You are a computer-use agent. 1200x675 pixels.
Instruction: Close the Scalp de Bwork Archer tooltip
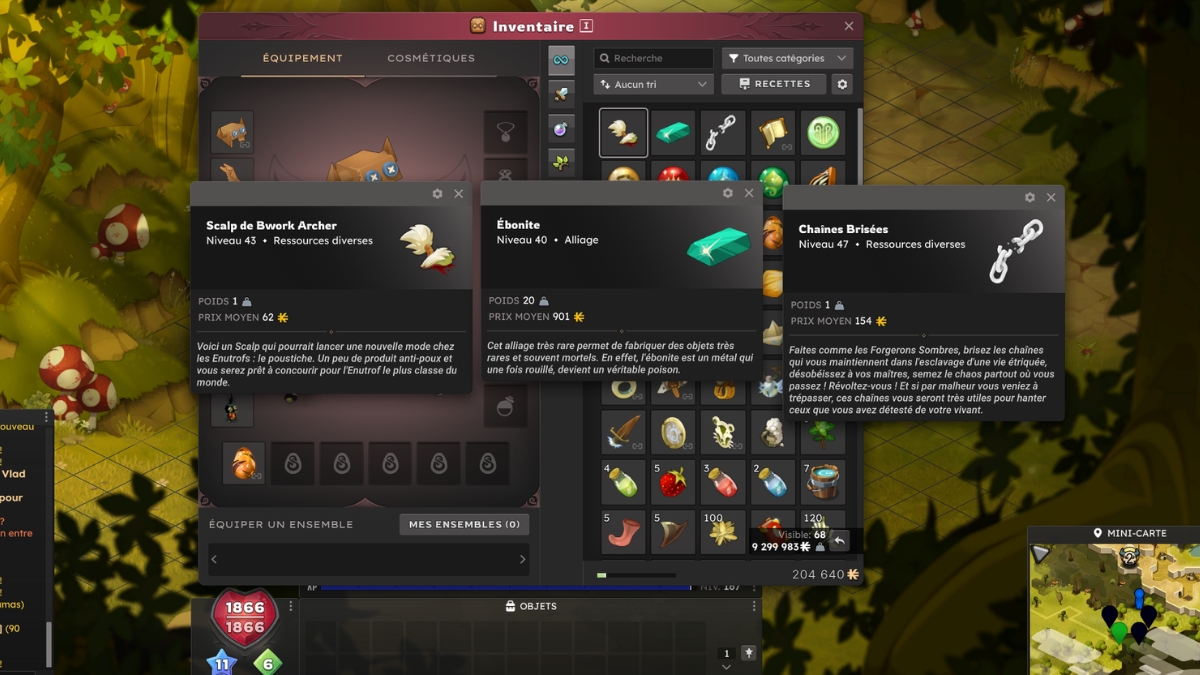[459, 194]
